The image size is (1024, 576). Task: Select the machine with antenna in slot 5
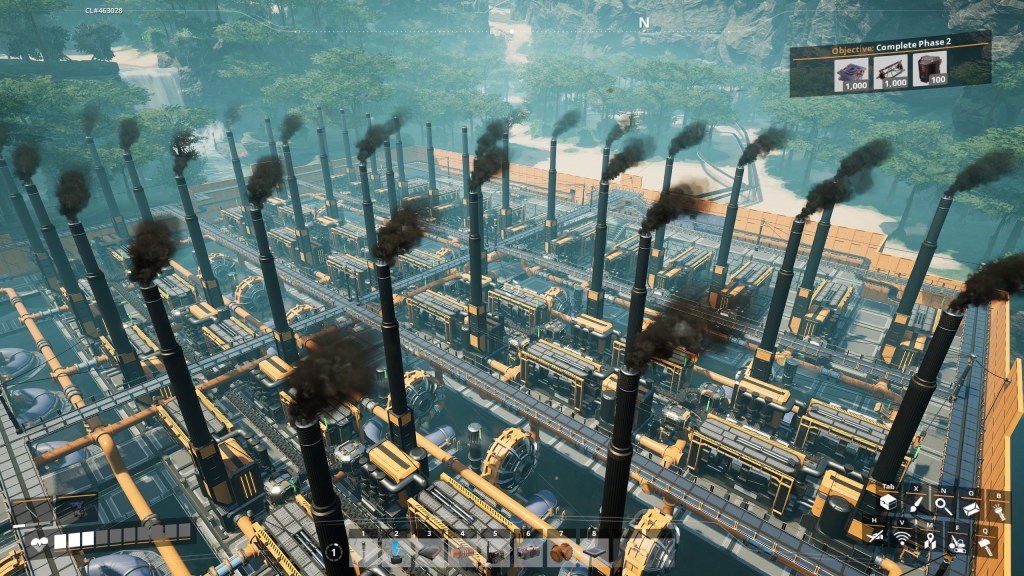coord(494,552)
